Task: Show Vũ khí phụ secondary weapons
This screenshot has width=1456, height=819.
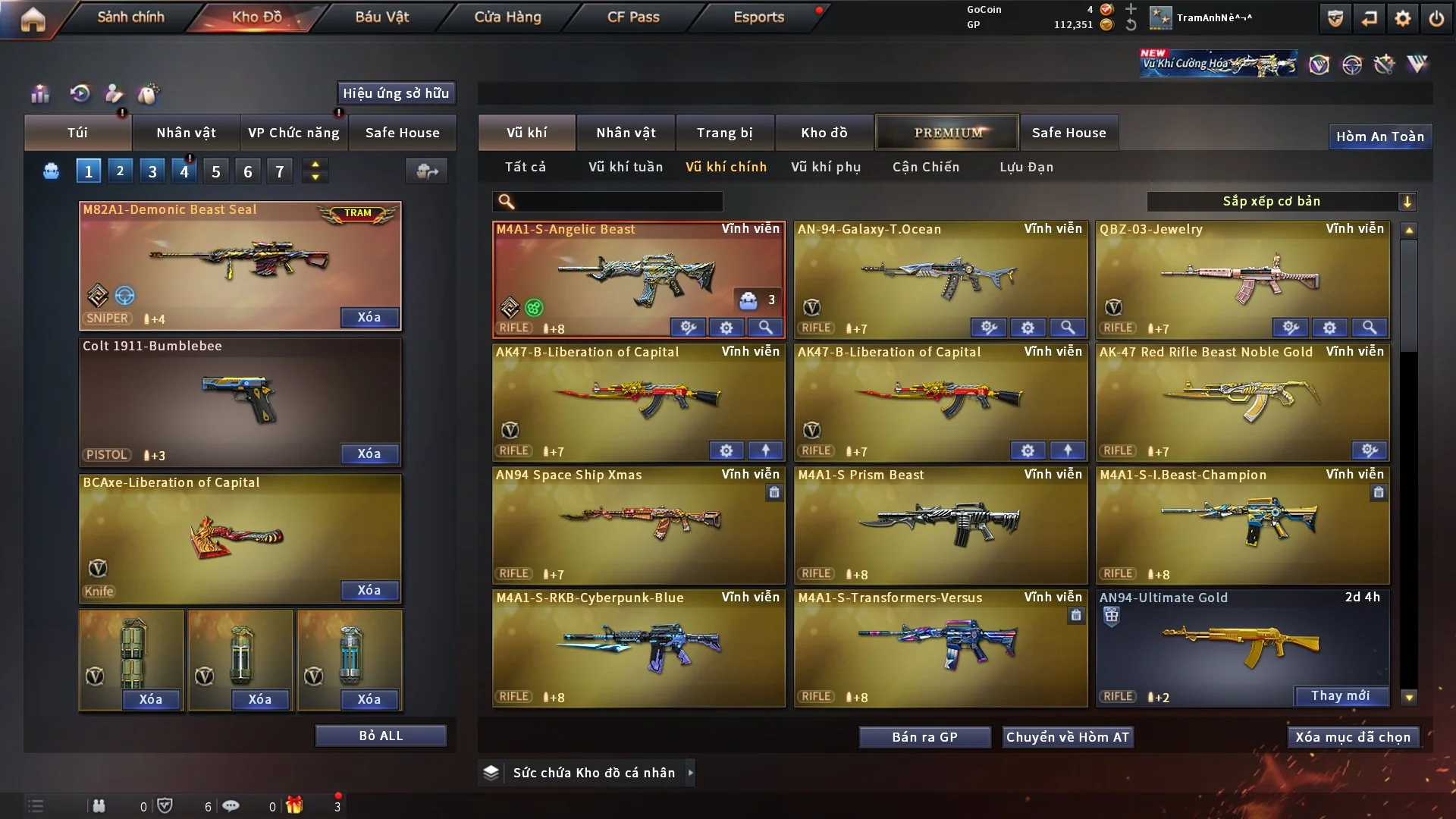Action: pos(825,167)
